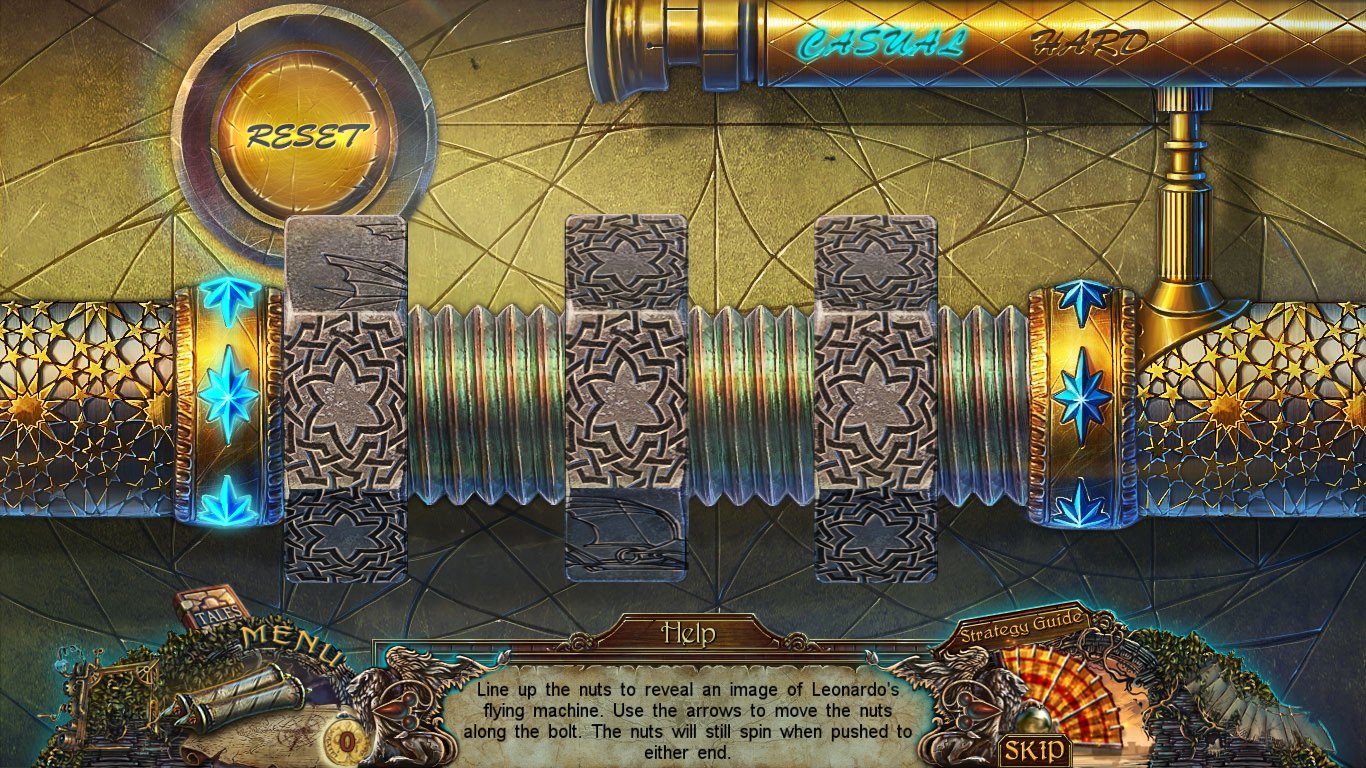The width and height of the screenshot is (1366, 768).
Task: Click the golden RESET button
Action: point(306,136)
